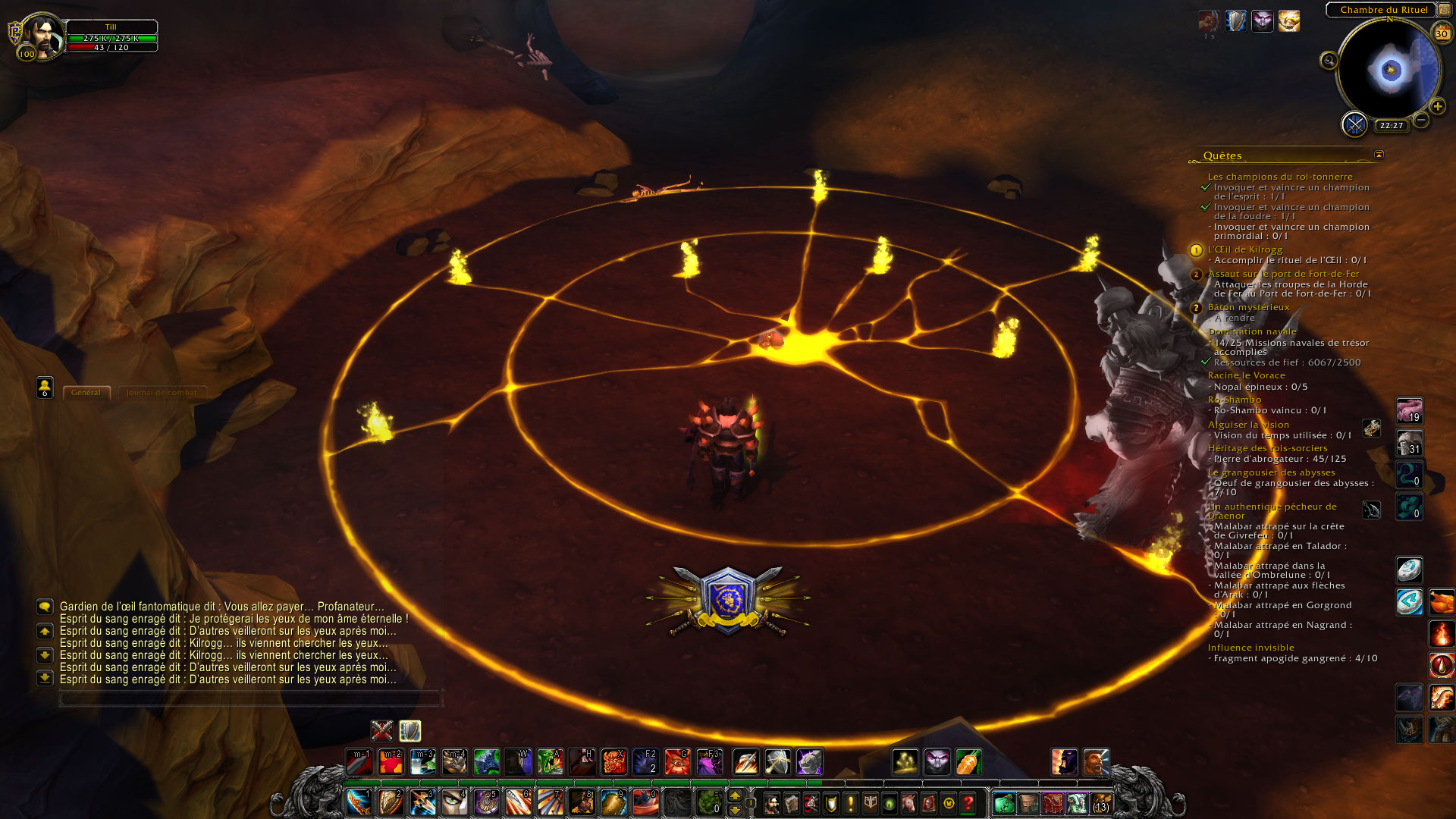Switch to the Journal de combat tab

(162, 393)
